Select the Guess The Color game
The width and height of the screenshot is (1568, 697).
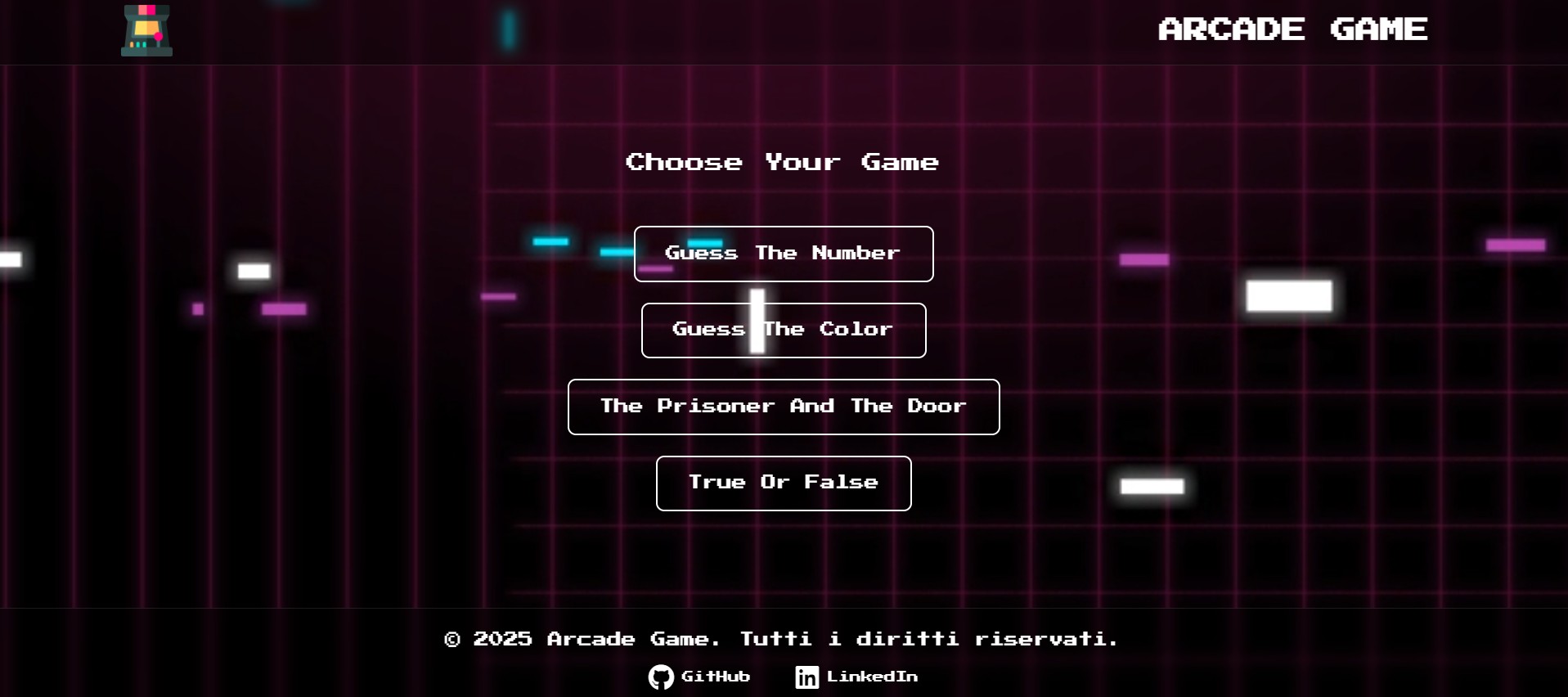(783, 331)
